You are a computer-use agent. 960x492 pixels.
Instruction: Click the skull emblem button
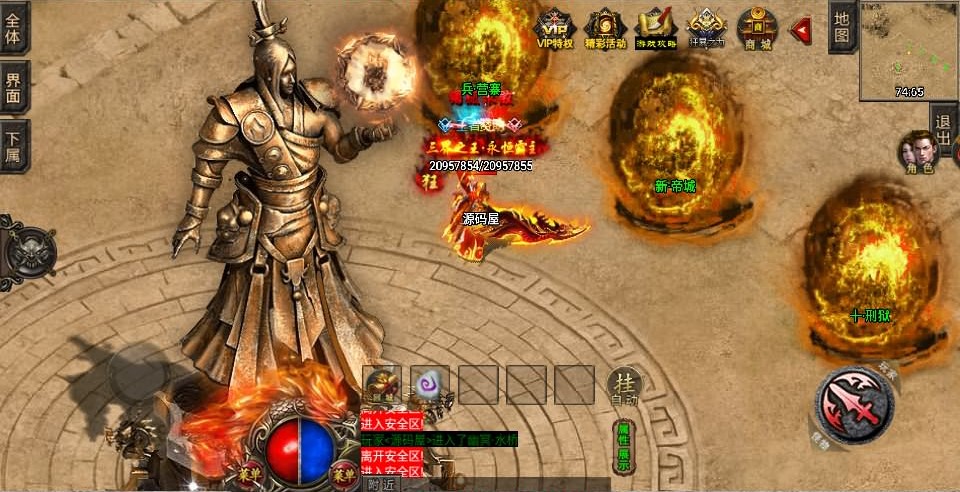tap(26, 248)
